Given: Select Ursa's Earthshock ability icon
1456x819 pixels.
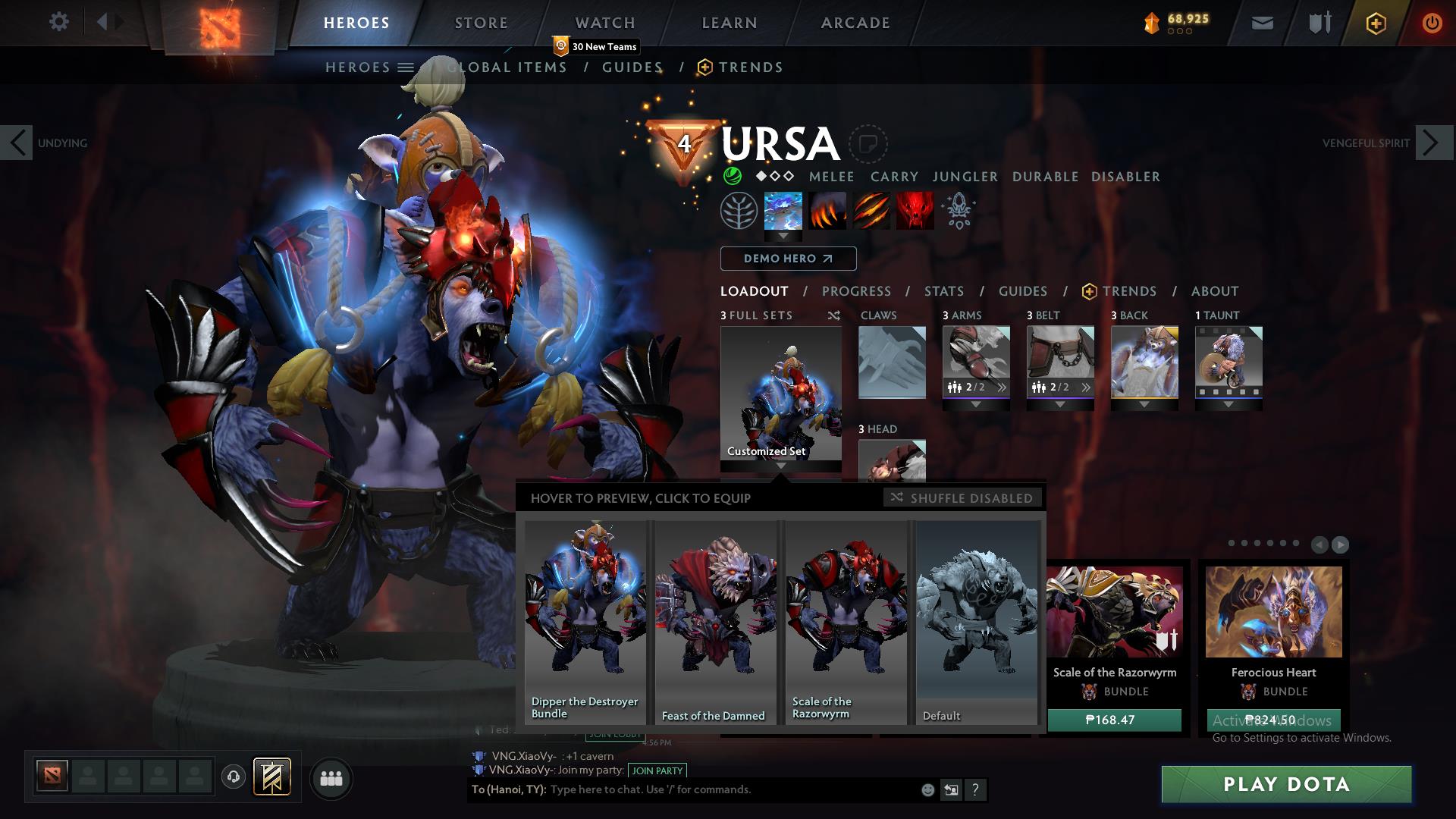Looking at the screenshot, I should click(783, 212).
